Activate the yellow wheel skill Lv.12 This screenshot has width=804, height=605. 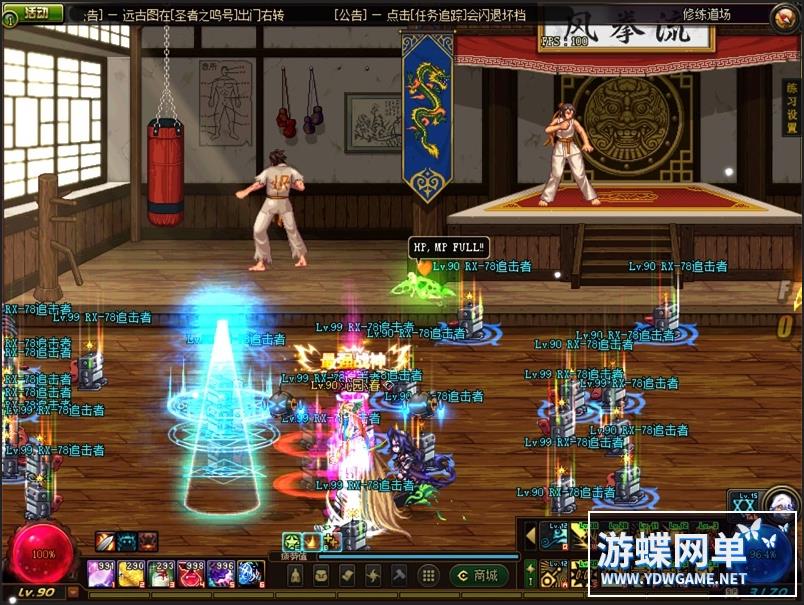[x=552, y=574]
